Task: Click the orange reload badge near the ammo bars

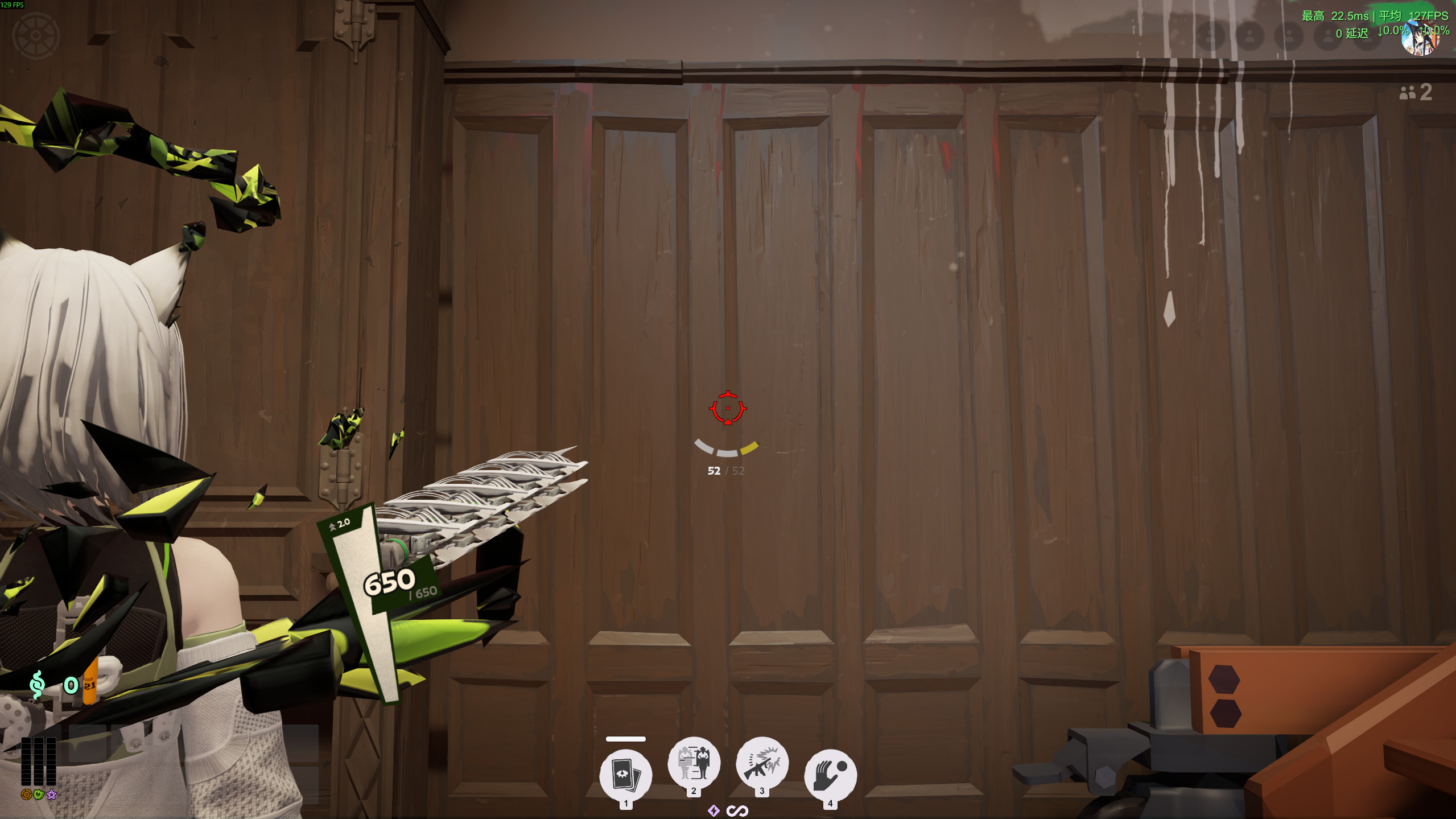Action: tap(26, 795)
